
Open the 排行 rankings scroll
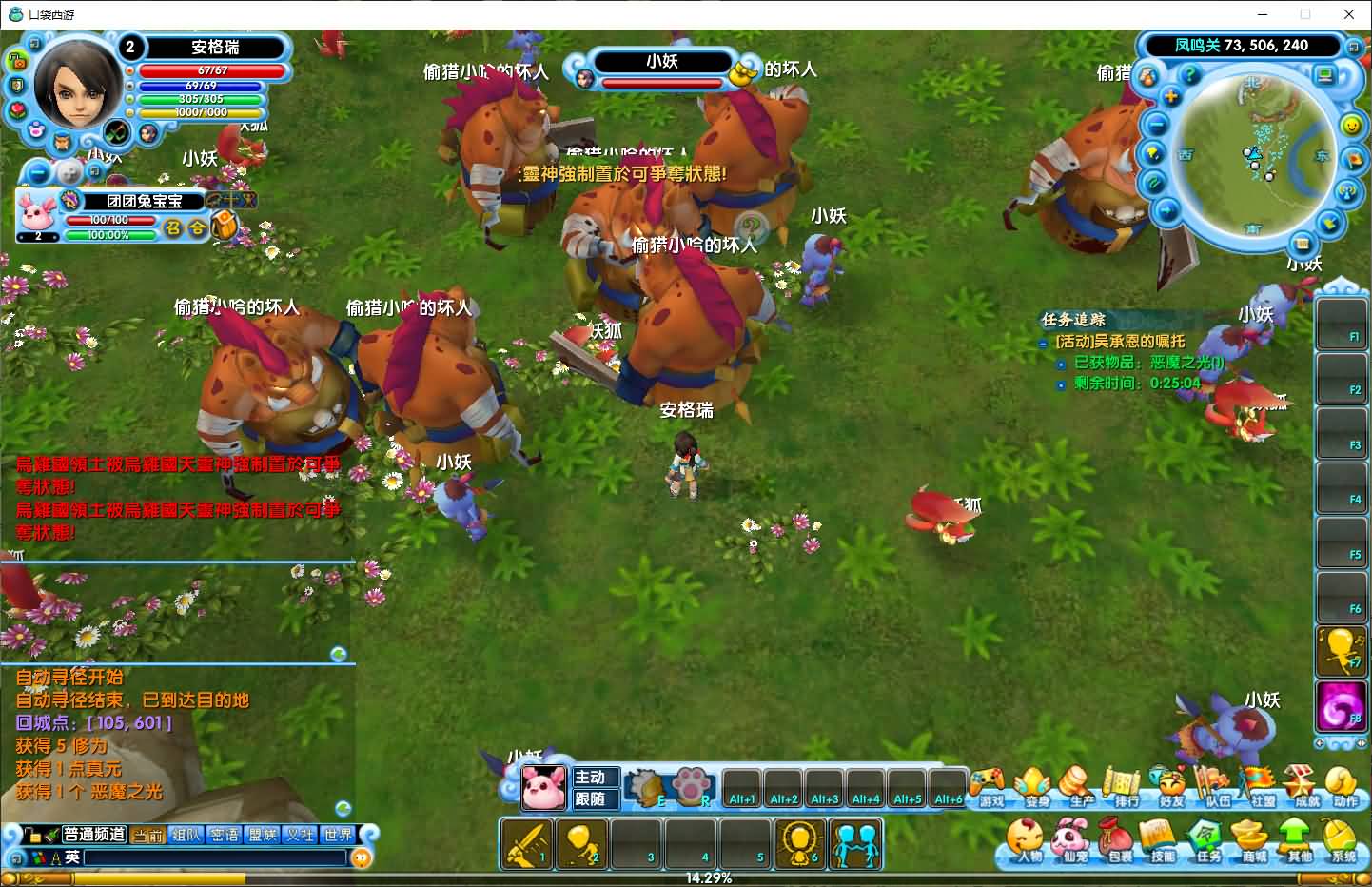[1126, 786]
